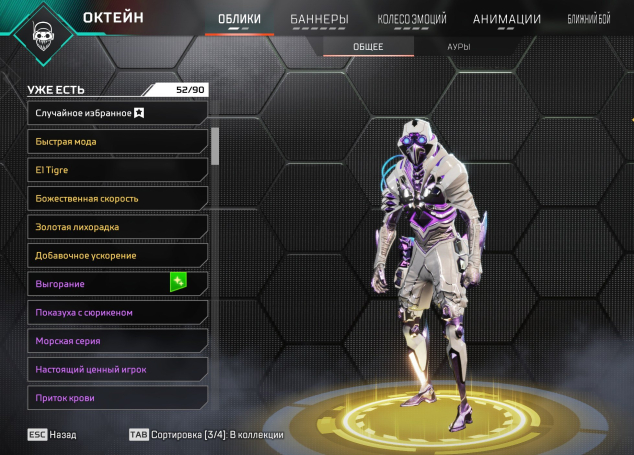Open the Баннеры tab
Image resolution: width=634 pixels, height=455 pixels.
click(319, 19)
